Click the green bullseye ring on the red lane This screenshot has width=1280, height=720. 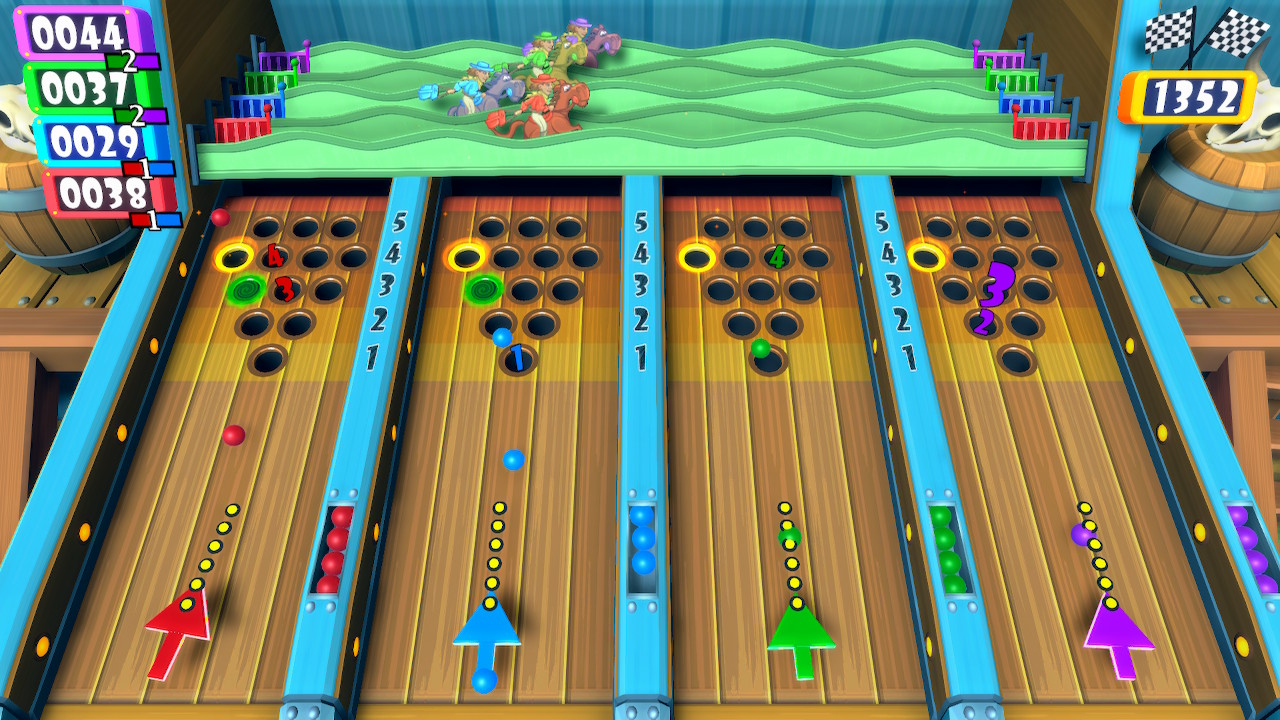point(243,290)
